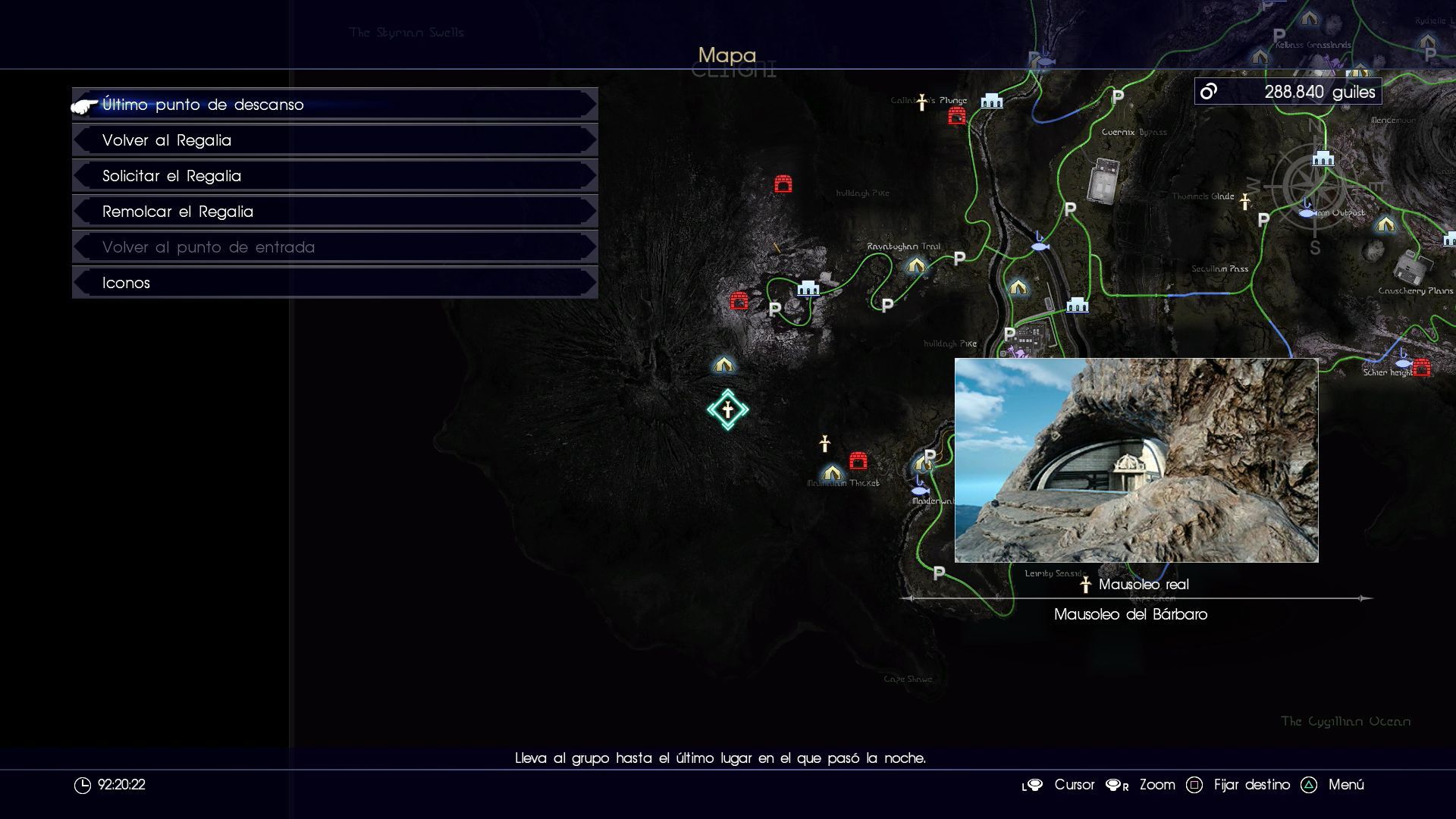
Task: Select the large building marker near Cuernix Bypass
Action: pos(1103,180)
